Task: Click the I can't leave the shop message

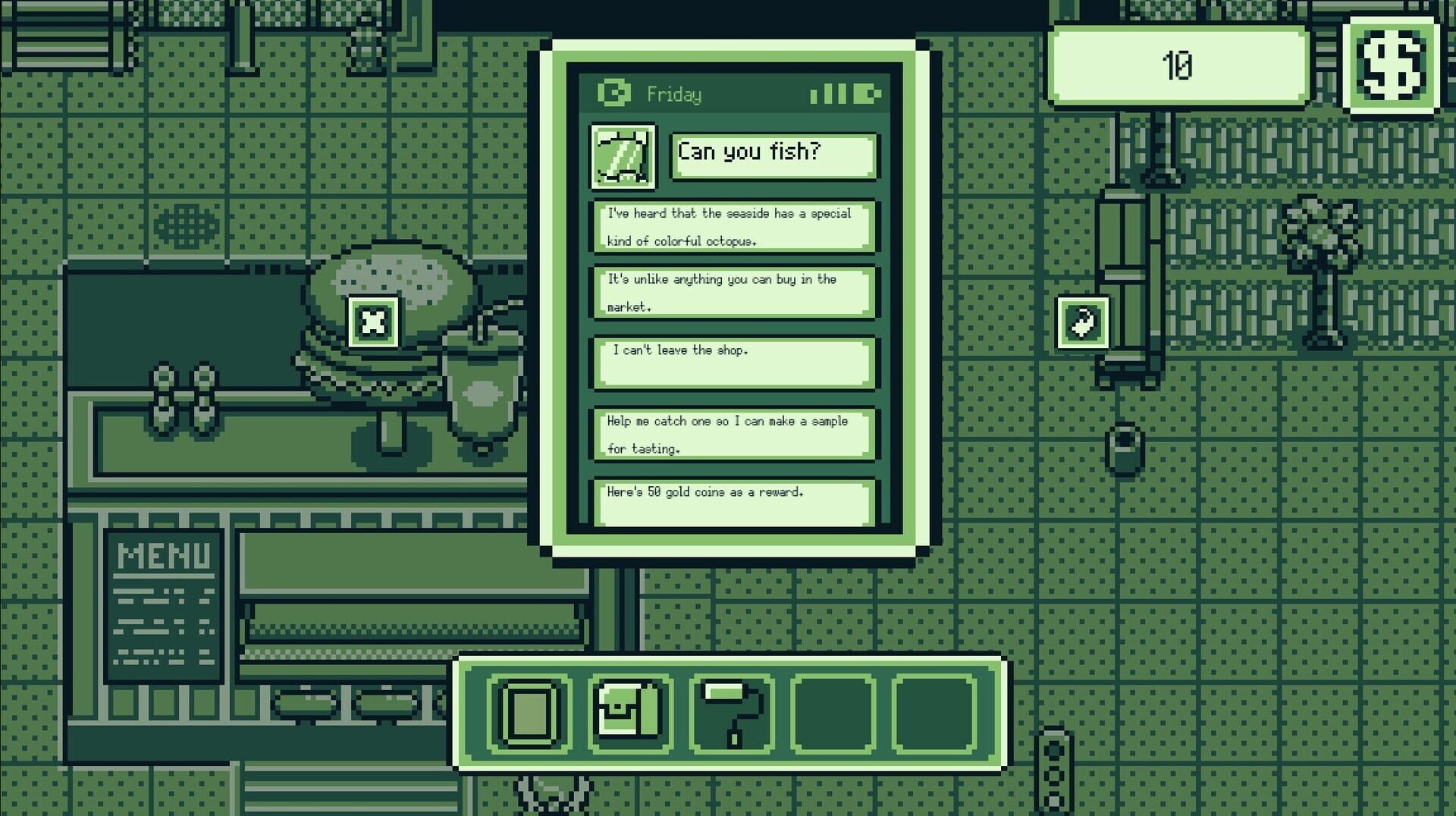Action: click(x=733, y=363)
